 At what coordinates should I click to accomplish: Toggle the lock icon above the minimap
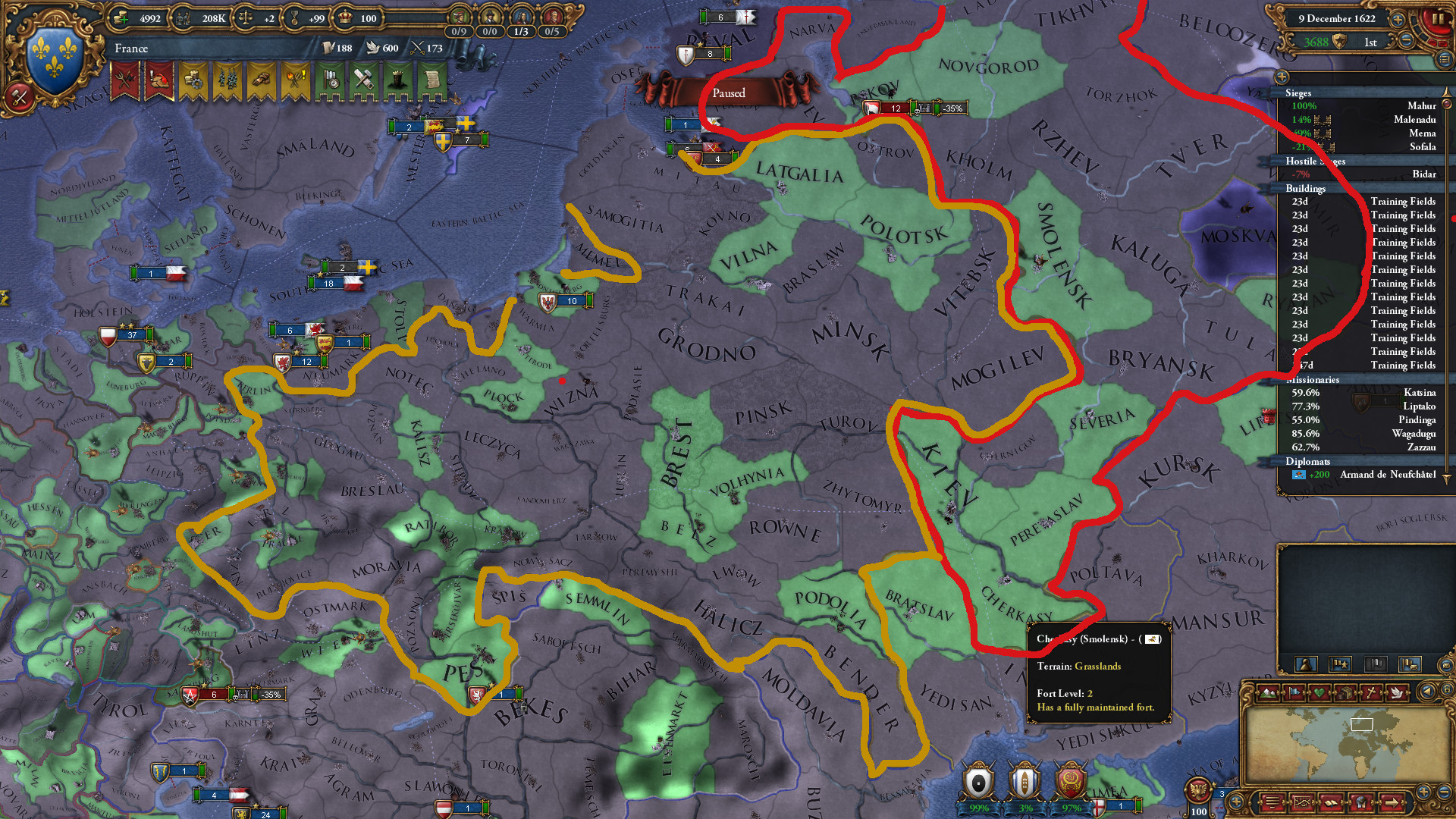click(1446, 690)
